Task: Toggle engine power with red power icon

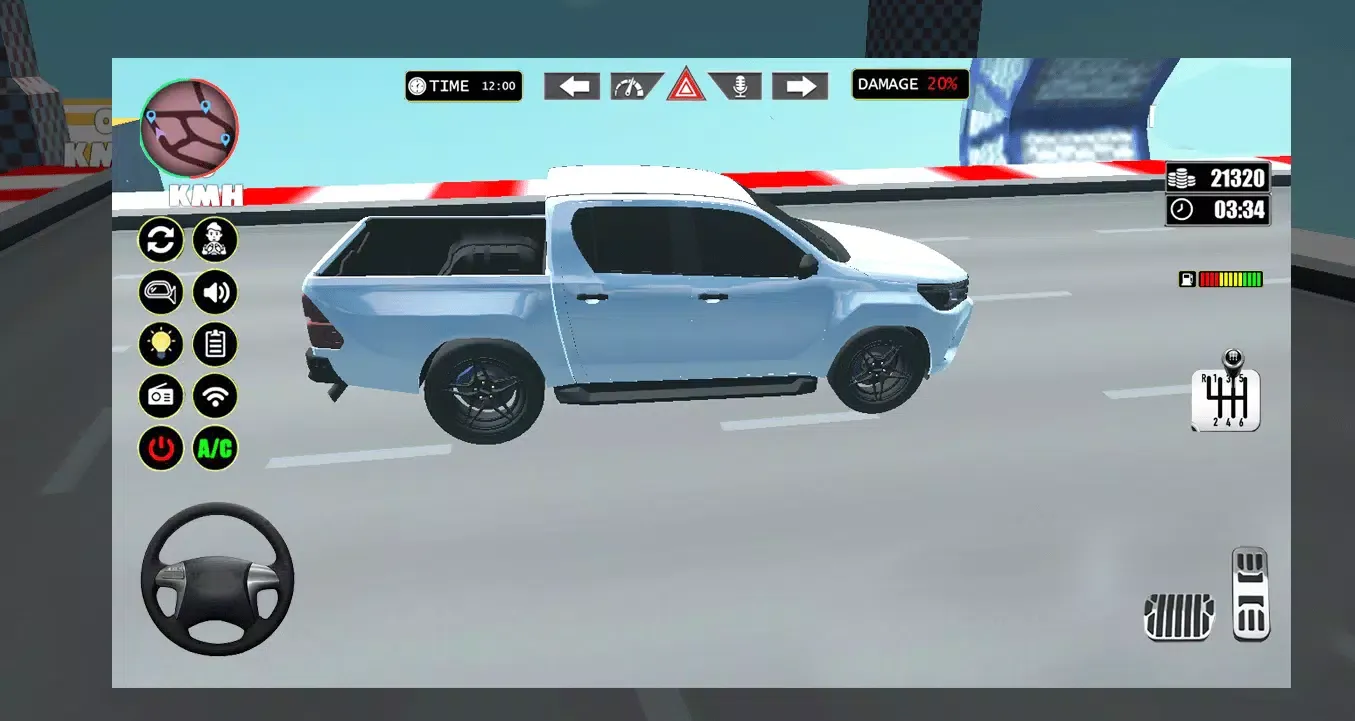Action: pyautogui.click(x=161, y=448)
